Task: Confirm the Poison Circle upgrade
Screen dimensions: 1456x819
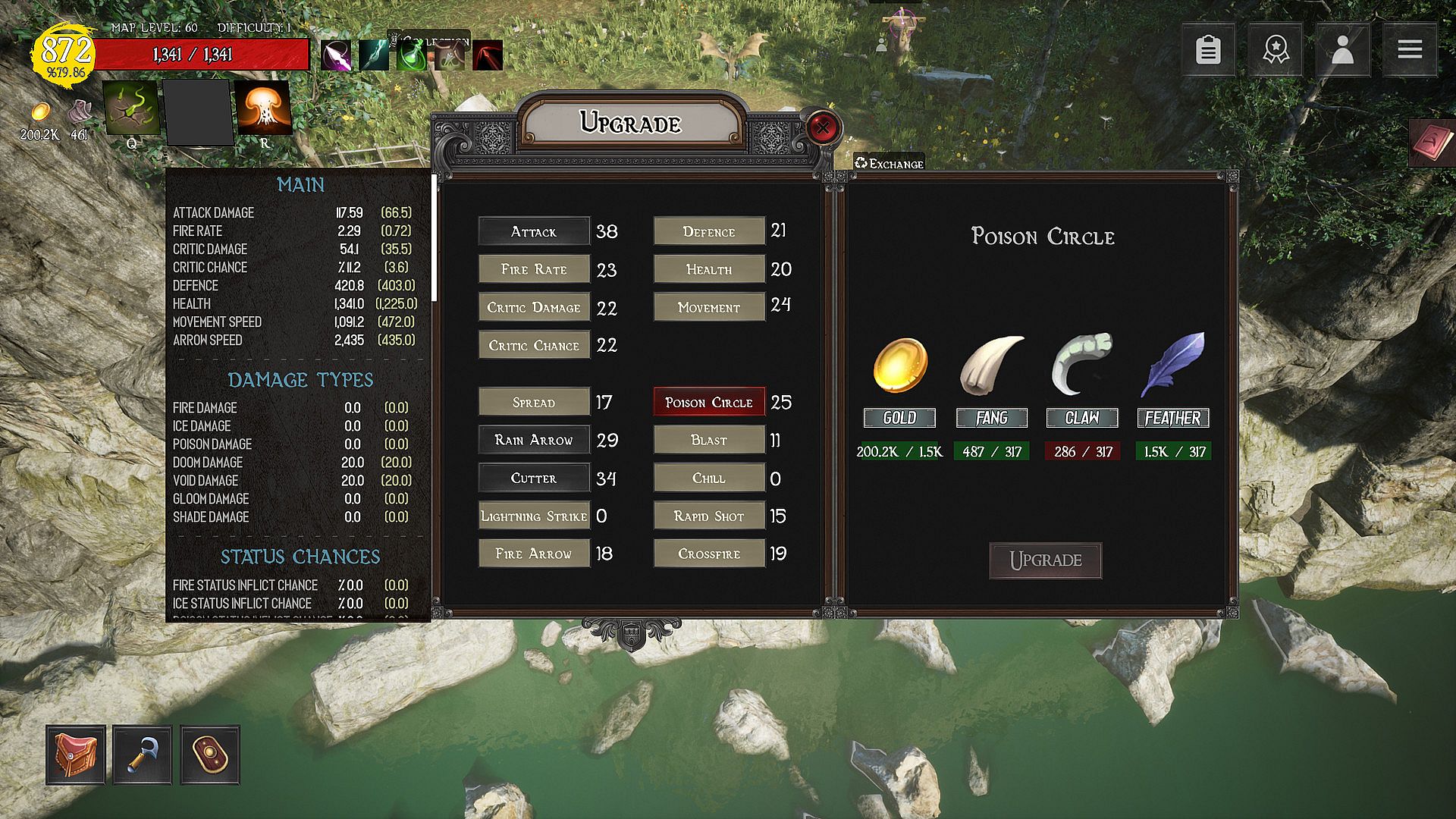Action: click(x=1045, y=560)
